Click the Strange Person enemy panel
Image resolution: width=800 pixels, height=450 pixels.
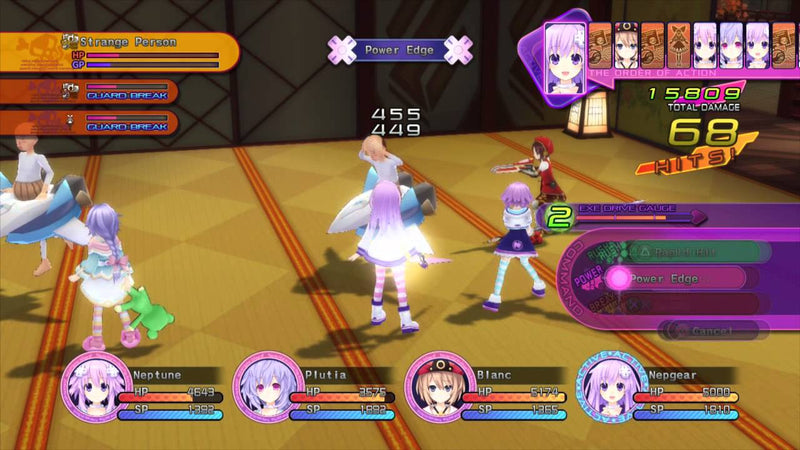tap(120, 51)
